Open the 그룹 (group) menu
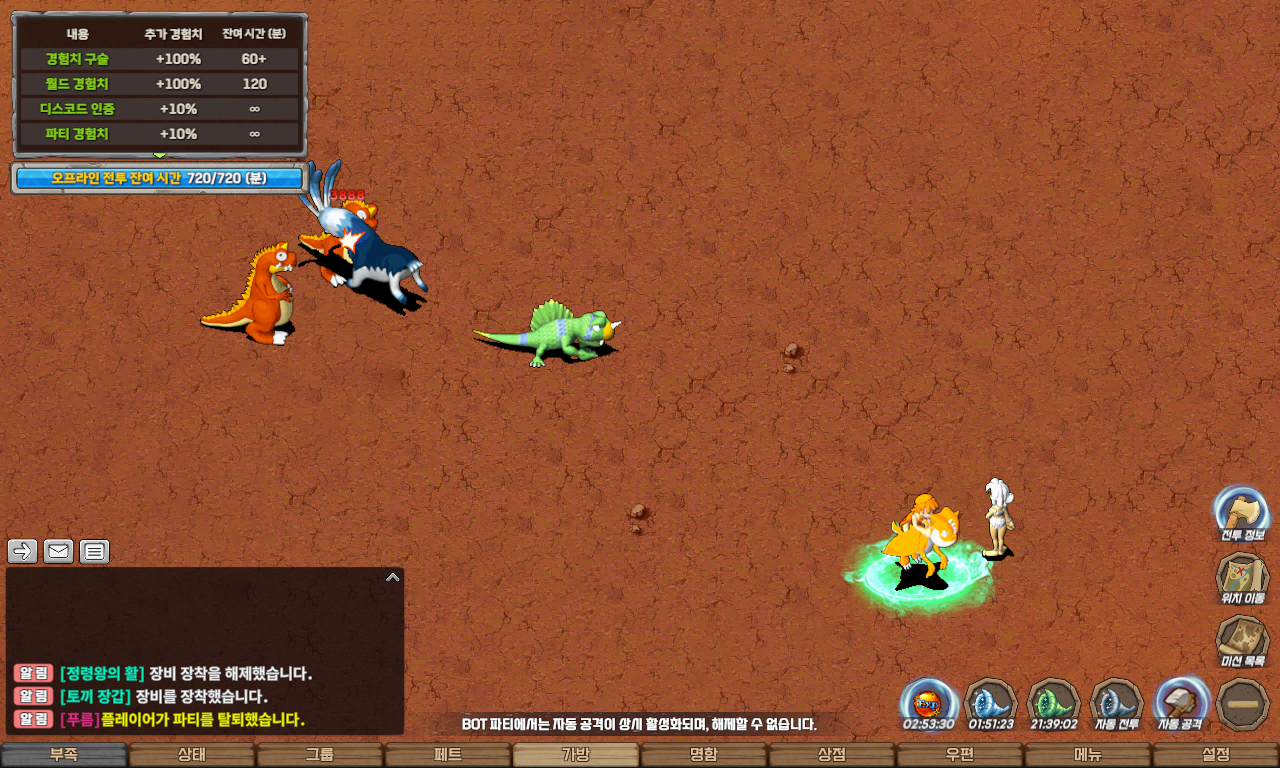This screenshot has width=1280, height=768. (320, 755)
